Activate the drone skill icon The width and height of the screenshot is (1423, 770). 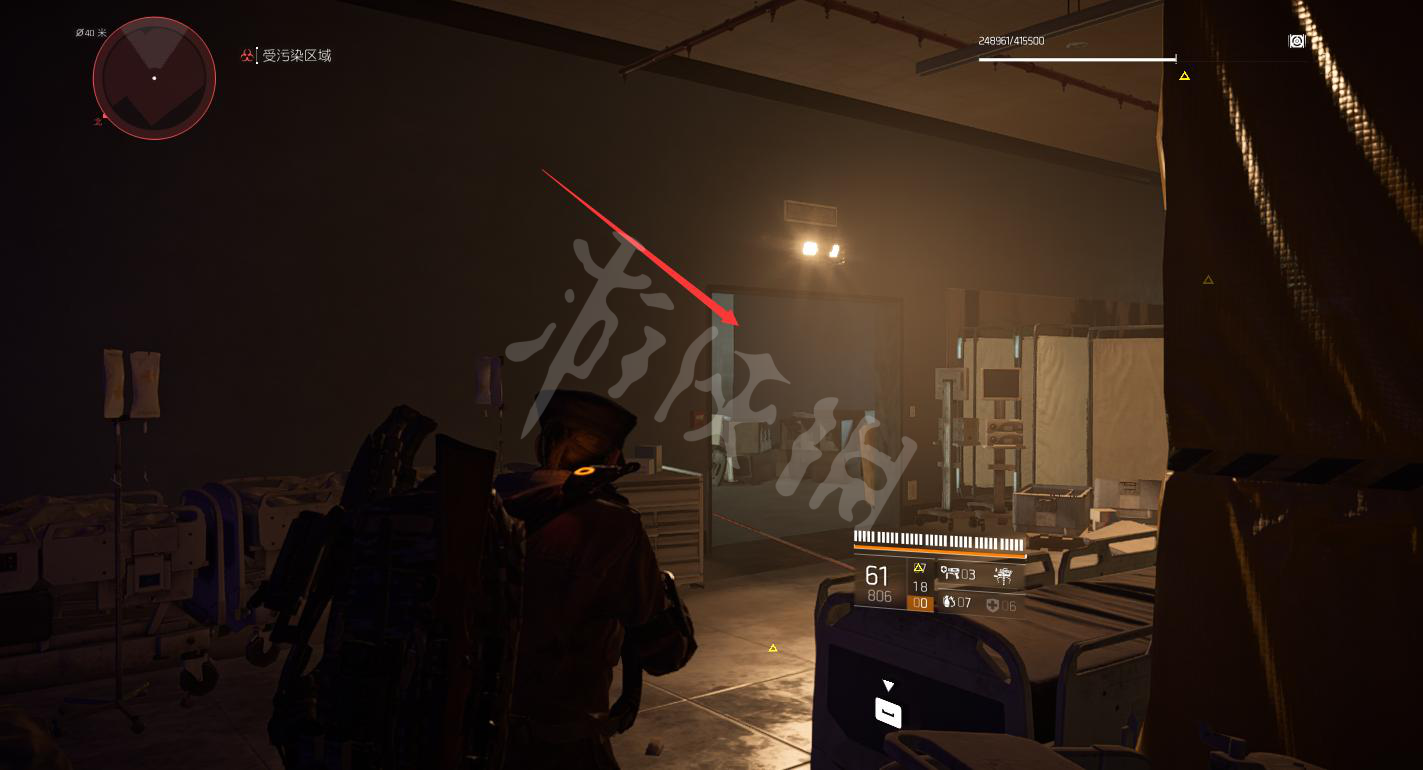tap(1003, 574)
